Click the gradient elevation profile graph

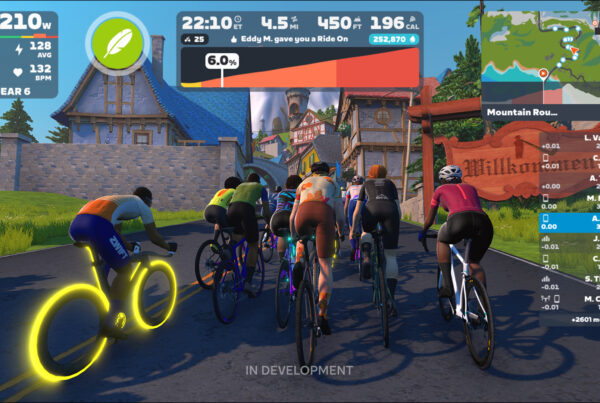(300, 68)
